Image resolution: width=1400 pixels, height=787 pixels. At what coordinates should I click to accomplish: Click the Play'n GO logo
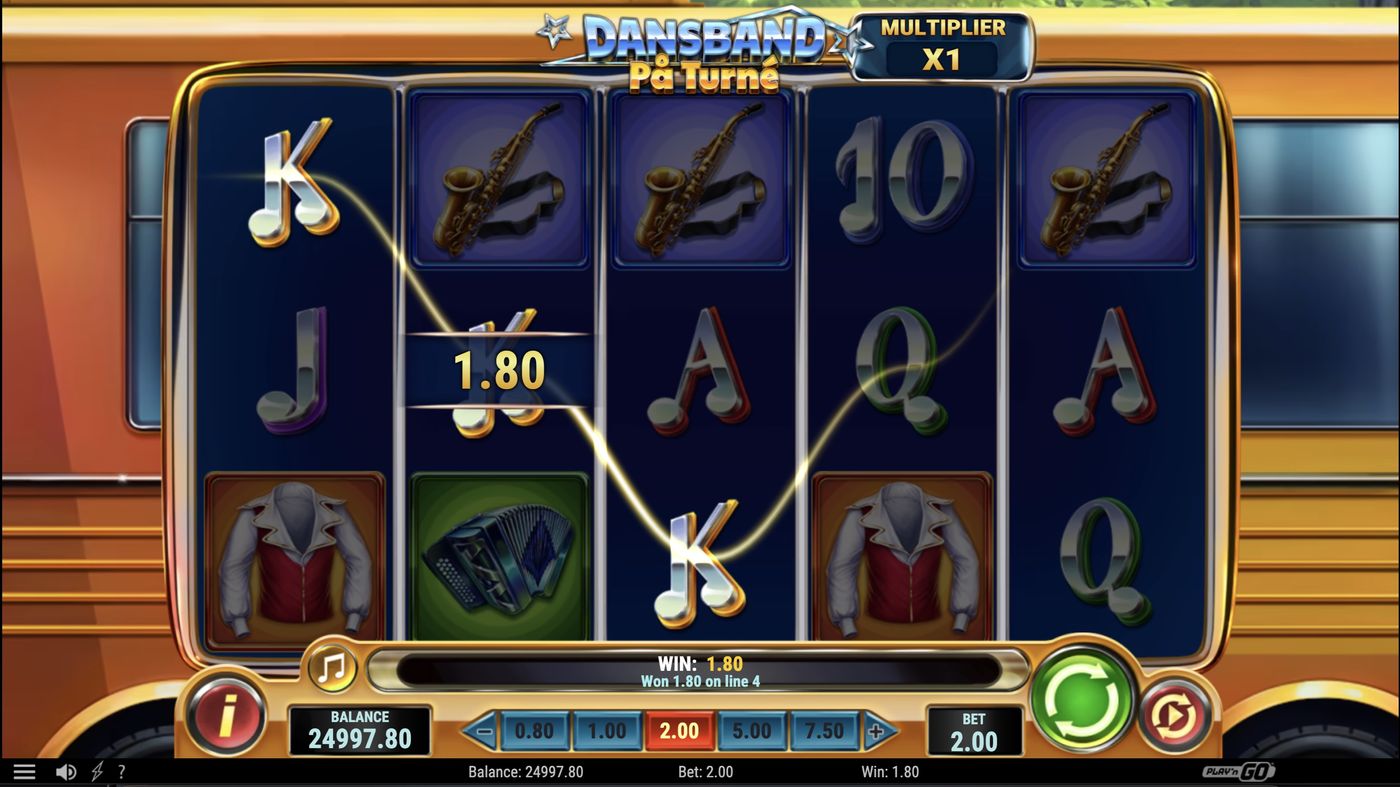click(1240, 771)
